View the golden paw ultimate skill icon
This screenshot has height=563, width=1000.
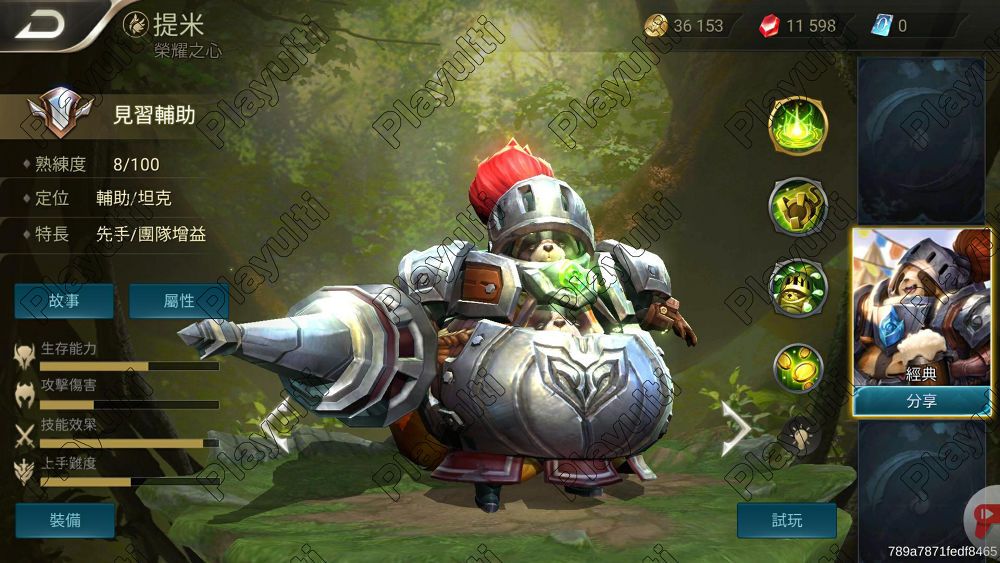[797, 368]
